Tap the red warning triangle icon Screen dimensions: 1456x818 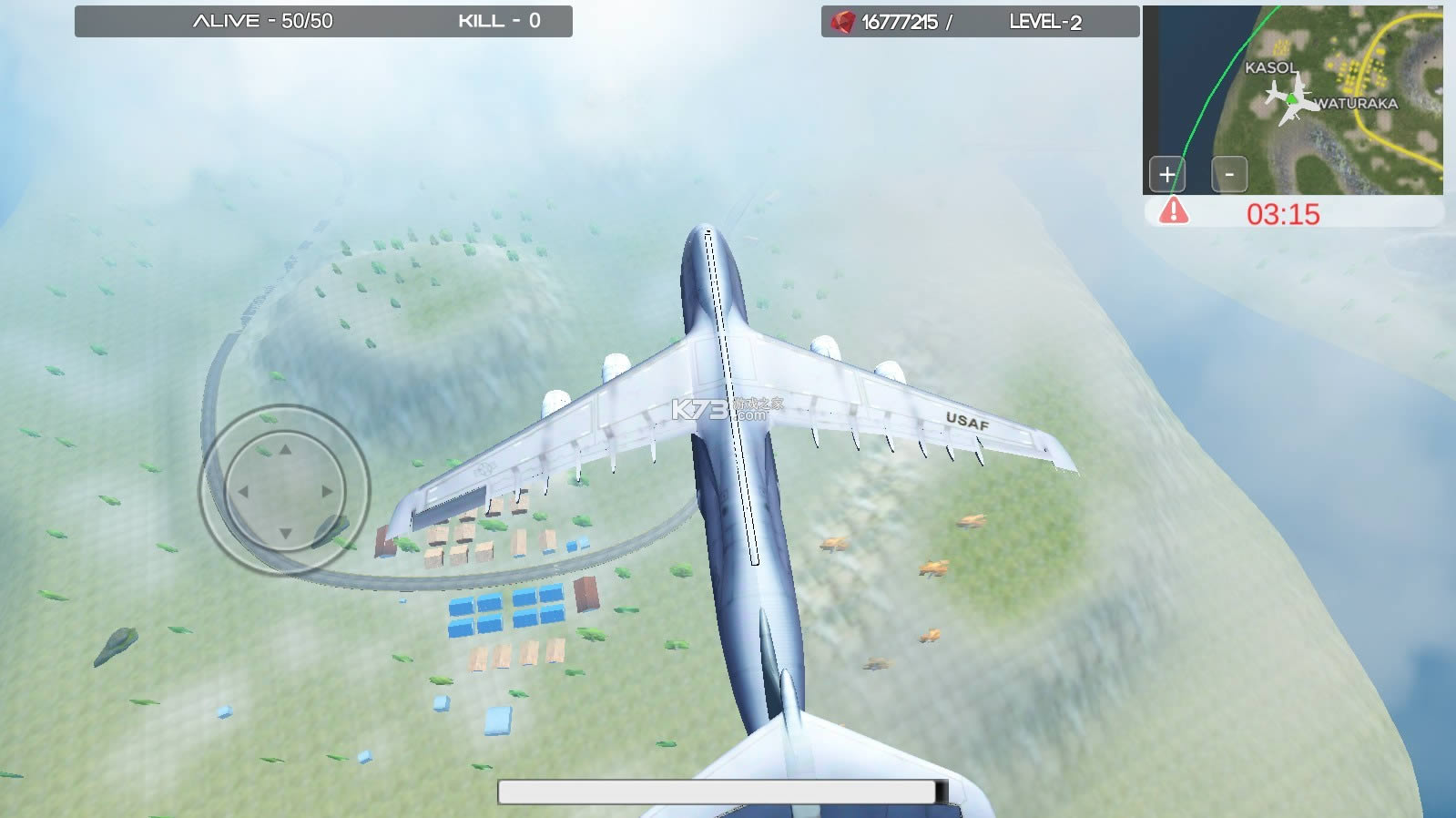click(1175, 210)
